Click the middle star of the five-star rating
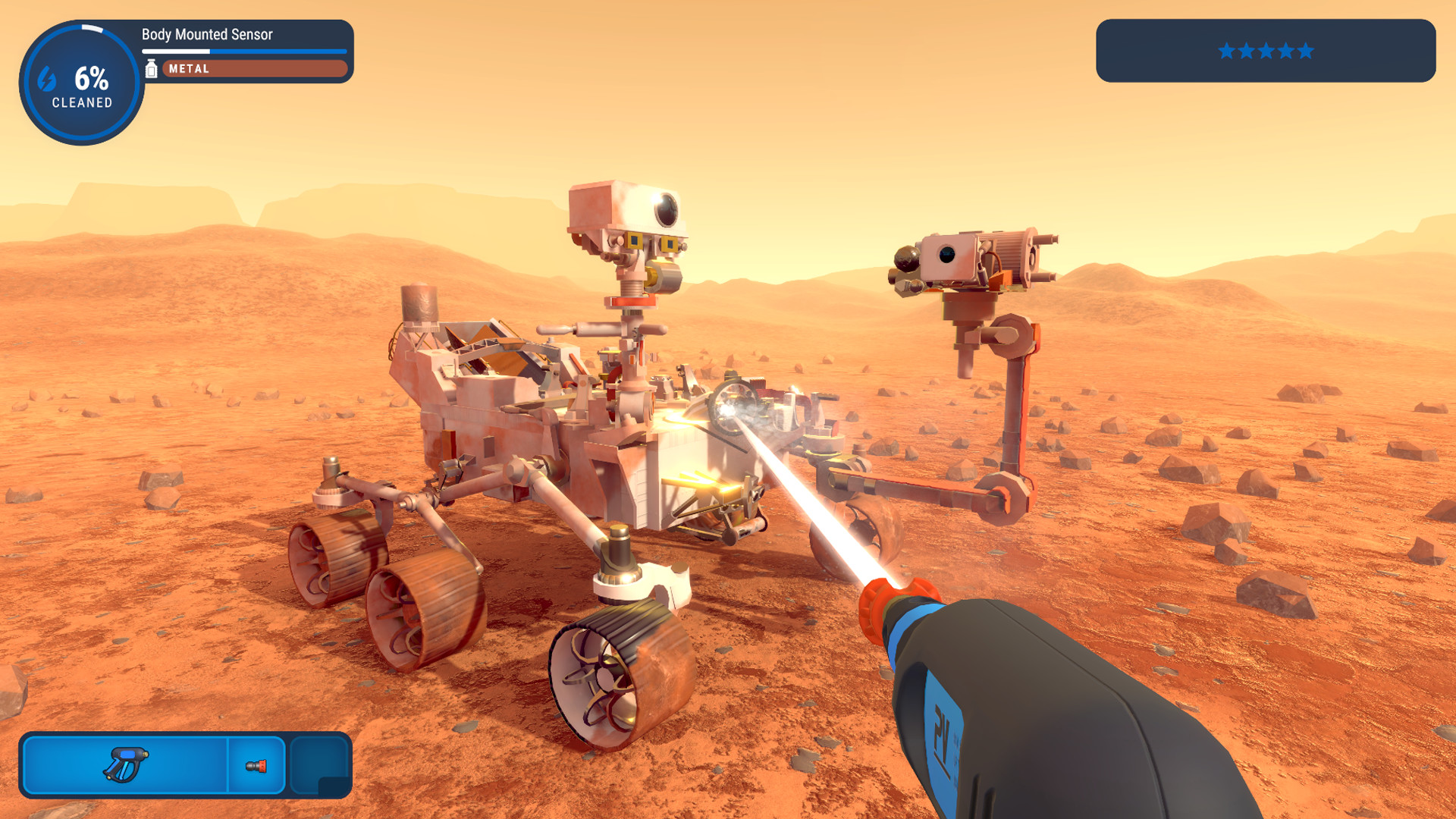 (x=1265, y=51)
